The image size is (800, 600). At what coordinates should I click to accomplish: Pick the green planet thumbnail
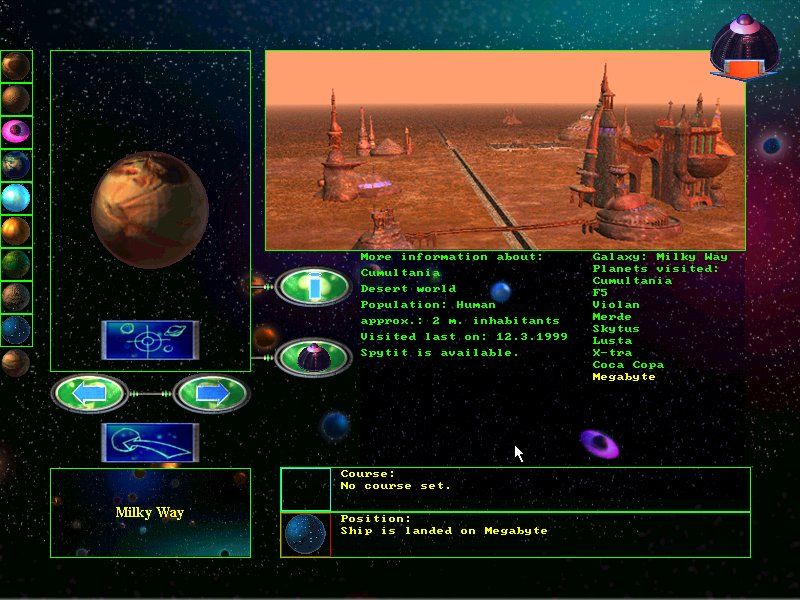coord(16,264)
